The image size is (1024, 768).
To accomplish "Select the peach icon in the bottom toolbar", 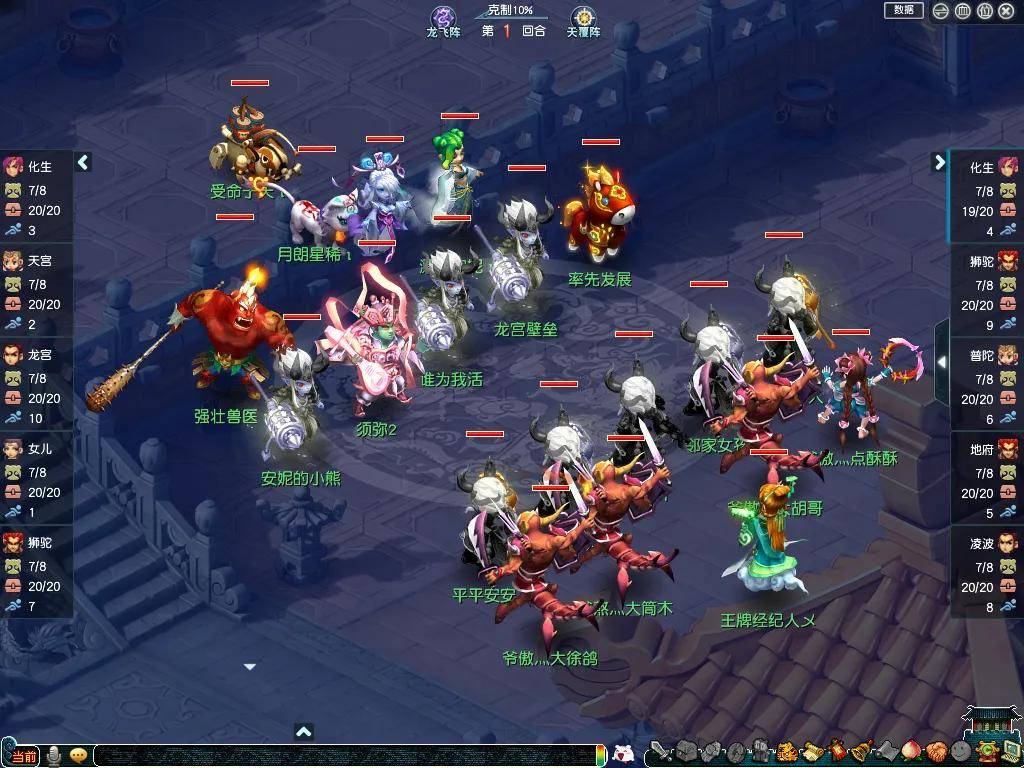I will coord(912,752).
